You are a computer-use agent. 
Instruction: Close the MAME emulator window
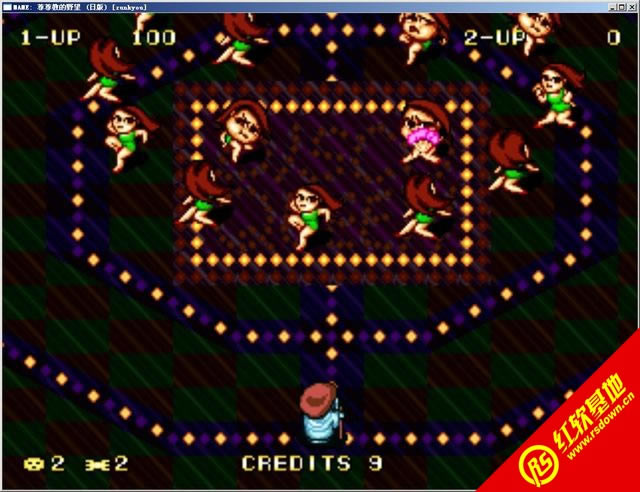(x=630, y=6)
